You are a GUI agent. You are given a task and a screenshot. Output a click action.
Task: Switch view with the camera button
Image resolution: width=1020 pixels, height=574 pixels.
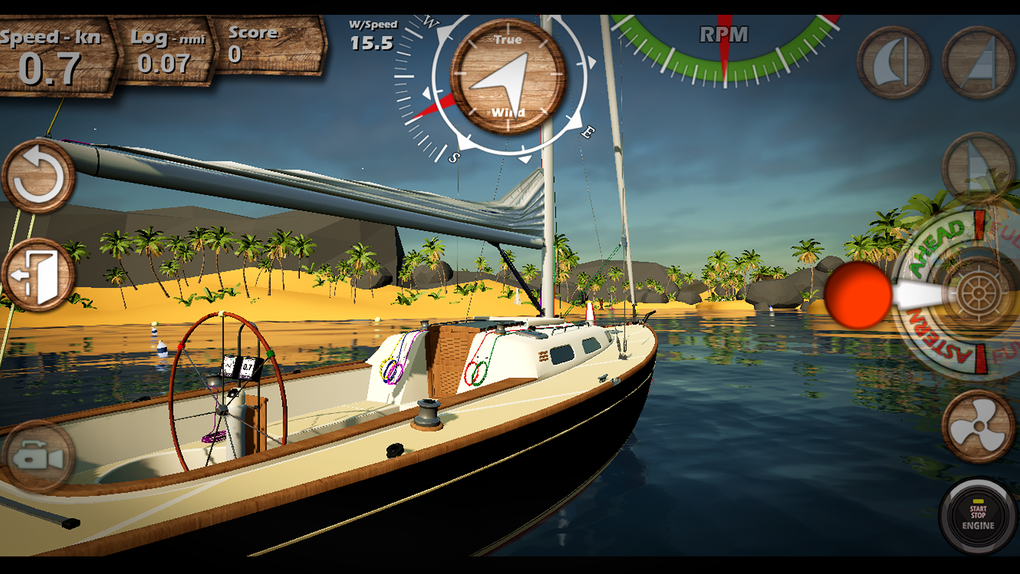pos(39,458)
